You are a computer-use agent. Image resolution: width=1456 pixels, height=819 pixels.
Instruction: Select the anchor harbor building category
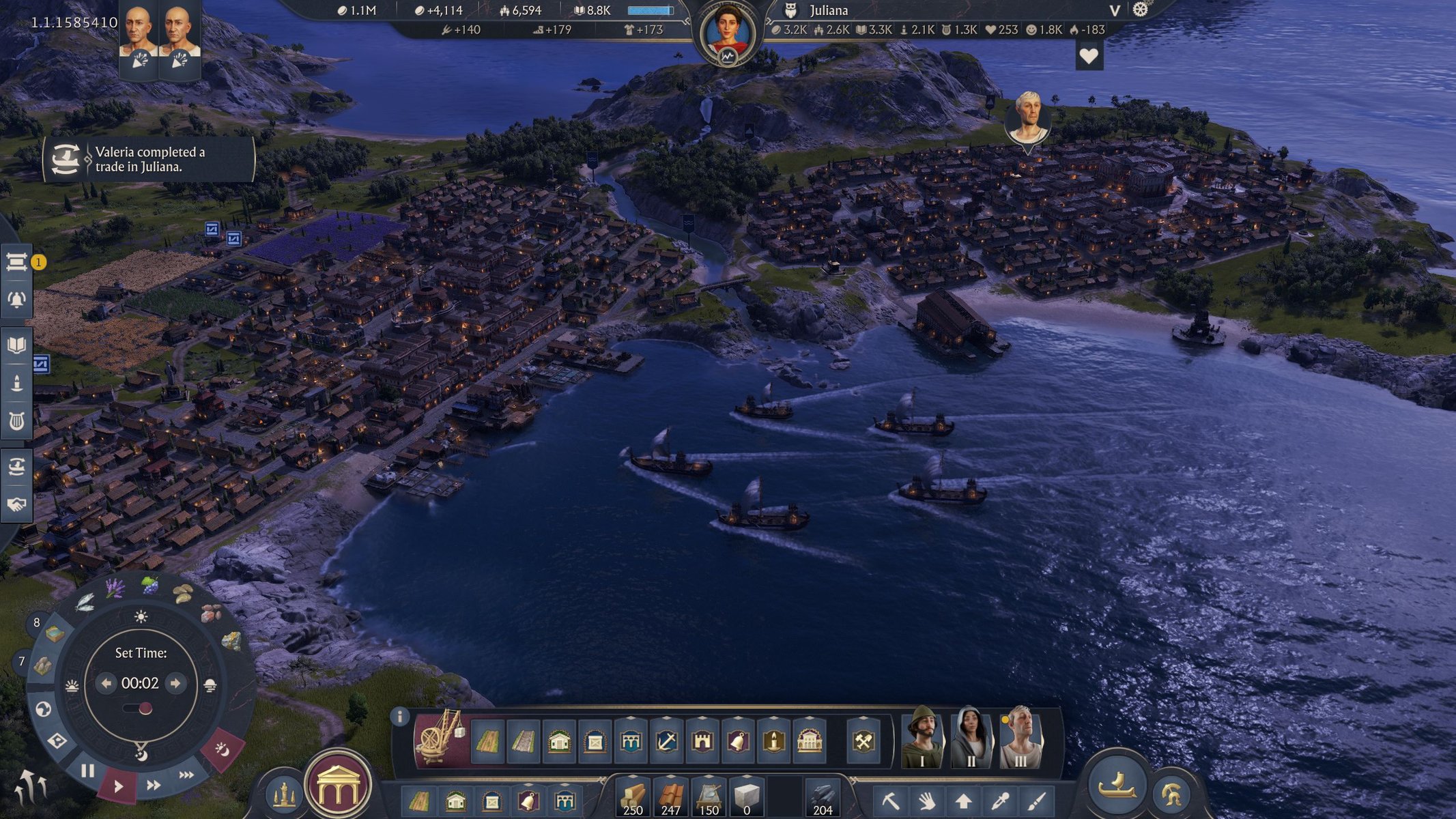[666, 741]
